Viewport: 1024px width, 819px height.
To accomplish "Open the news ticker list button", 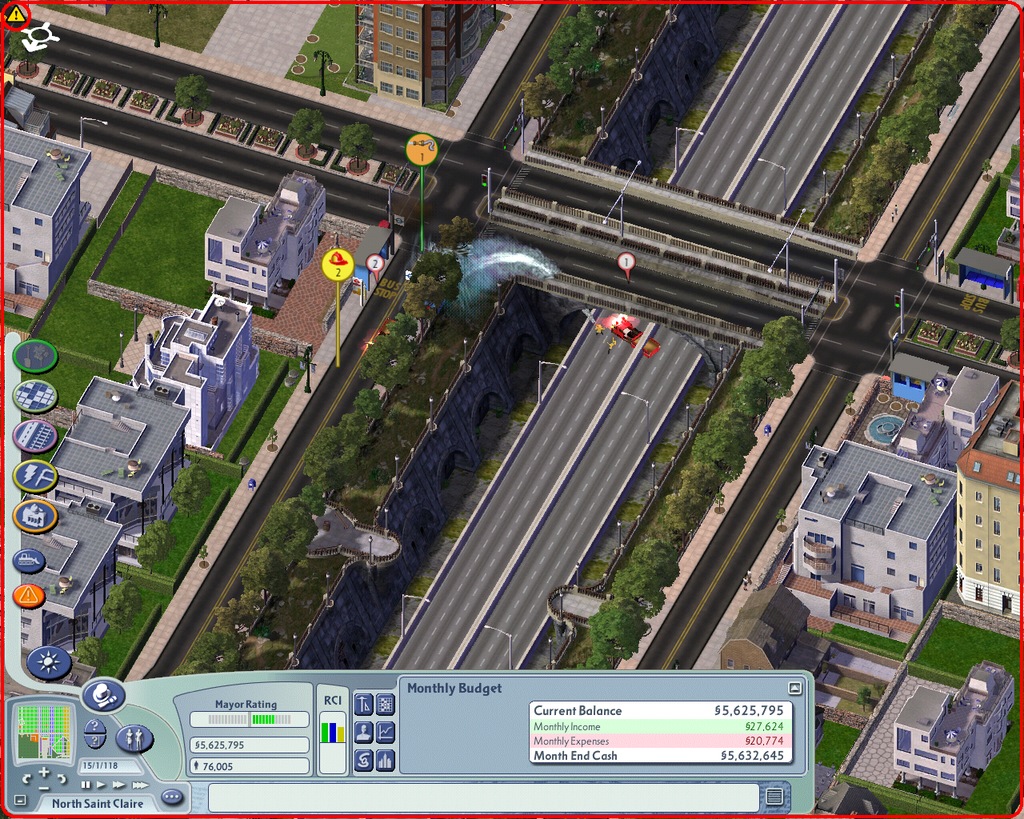I will point(774,796).
